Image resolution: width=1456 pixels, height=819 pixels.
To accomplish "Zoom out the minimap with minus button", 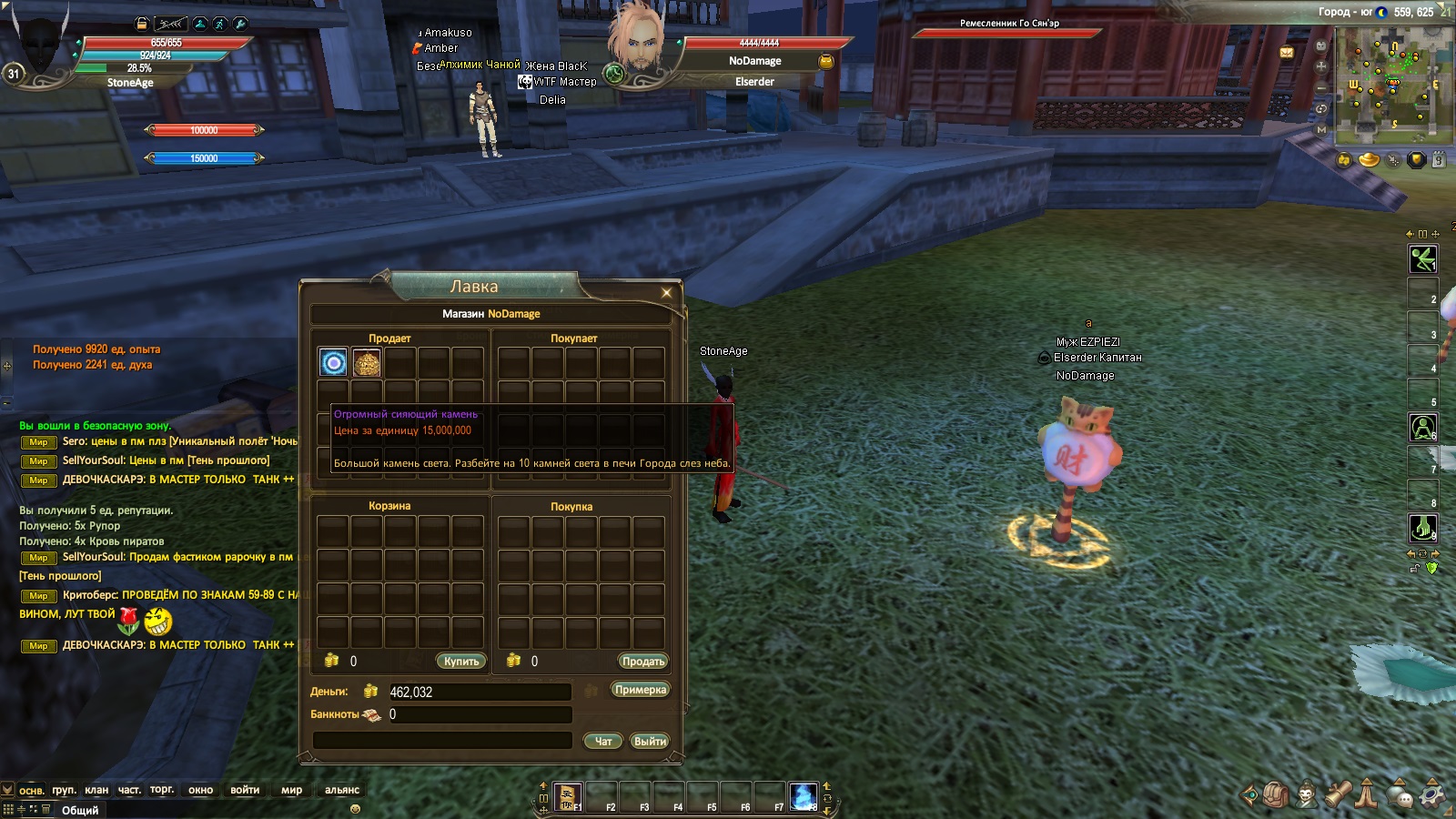I will point(1321,87).
